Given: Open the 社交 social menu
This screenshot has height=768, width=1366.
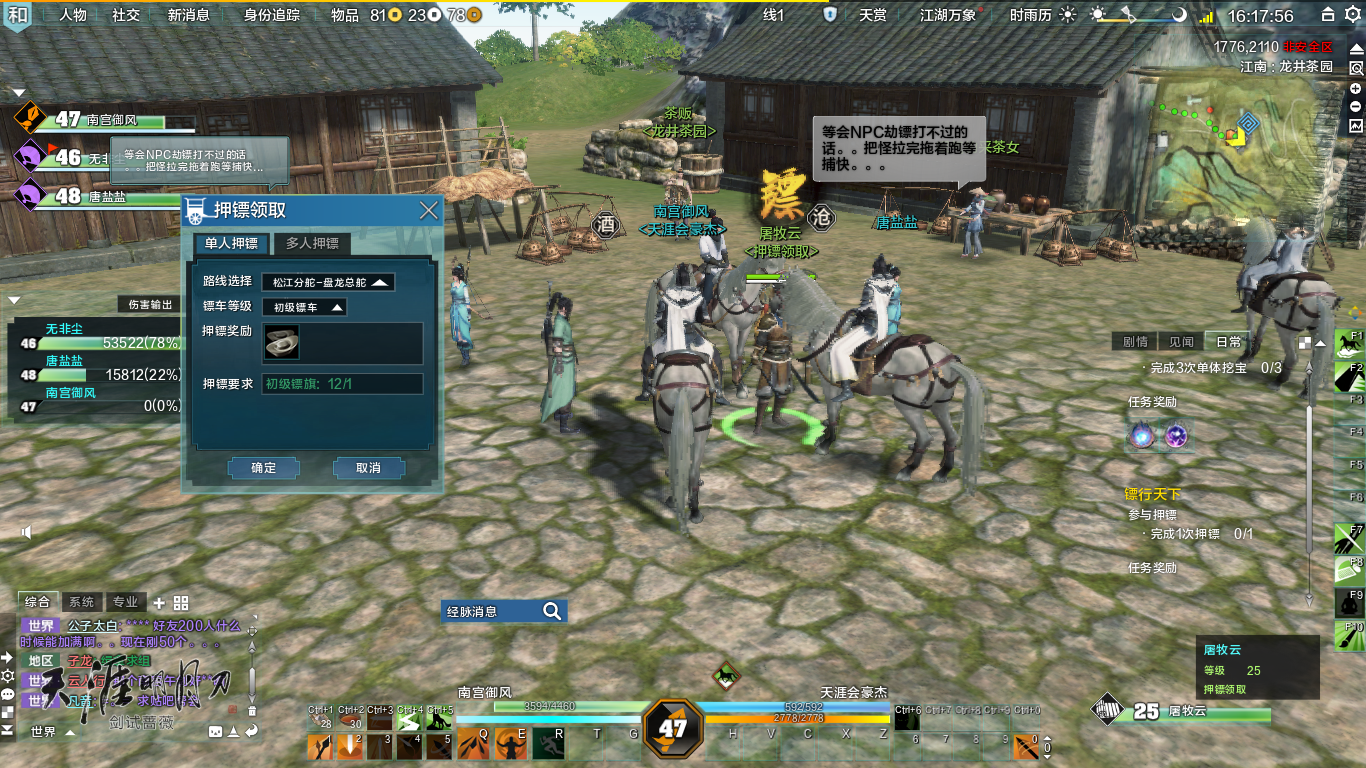Looking at the screenshot, I should [x=126, y=15].
